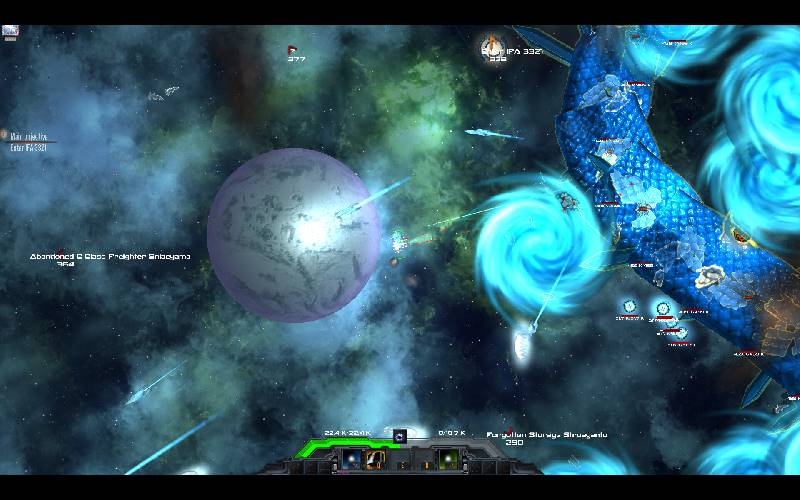
Task: Click the red flag marker labeled 377
Action: coord(293,49)
